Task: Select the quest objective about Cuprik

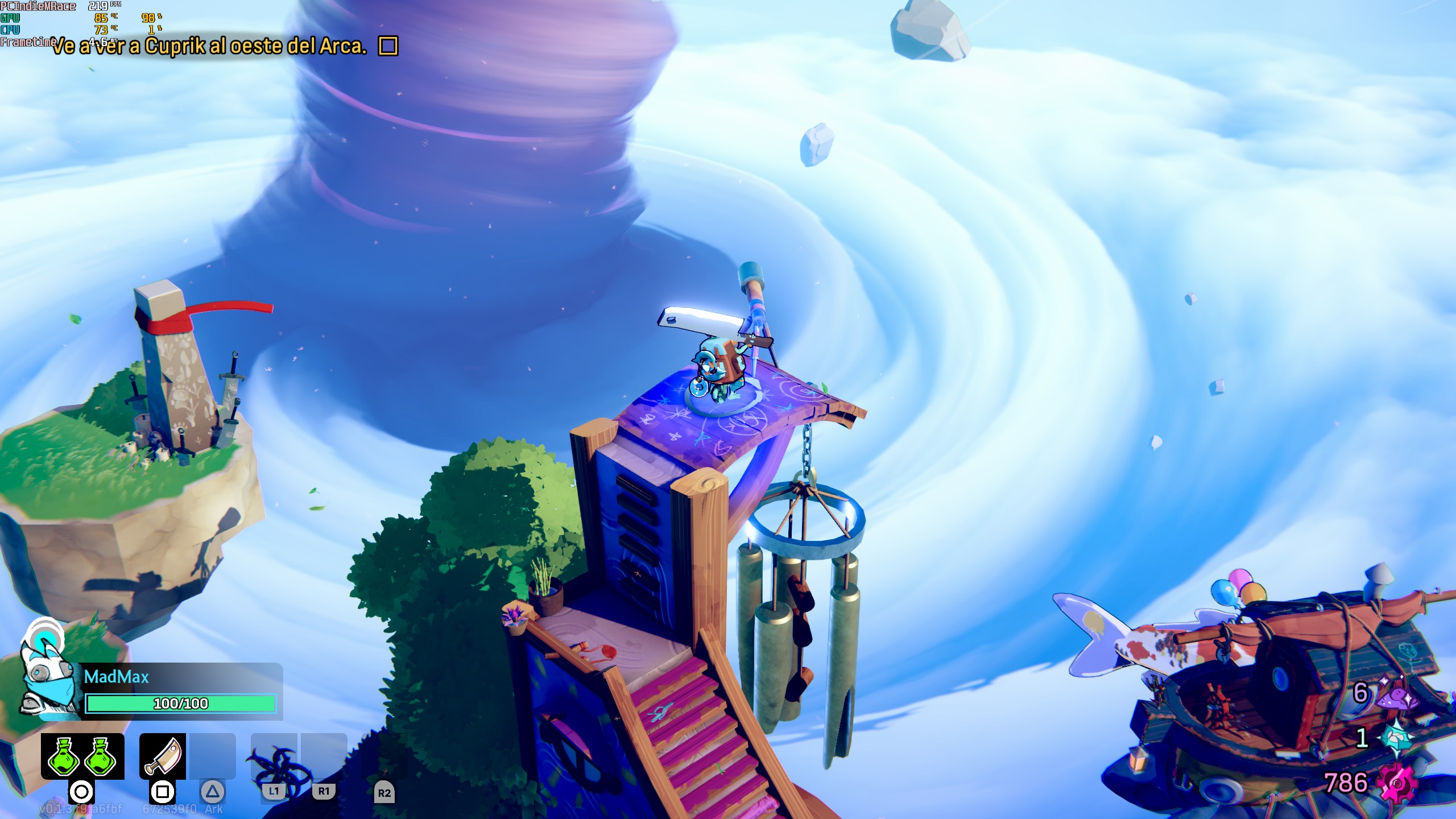Action: pyautogui.click(x=209, y=46)
